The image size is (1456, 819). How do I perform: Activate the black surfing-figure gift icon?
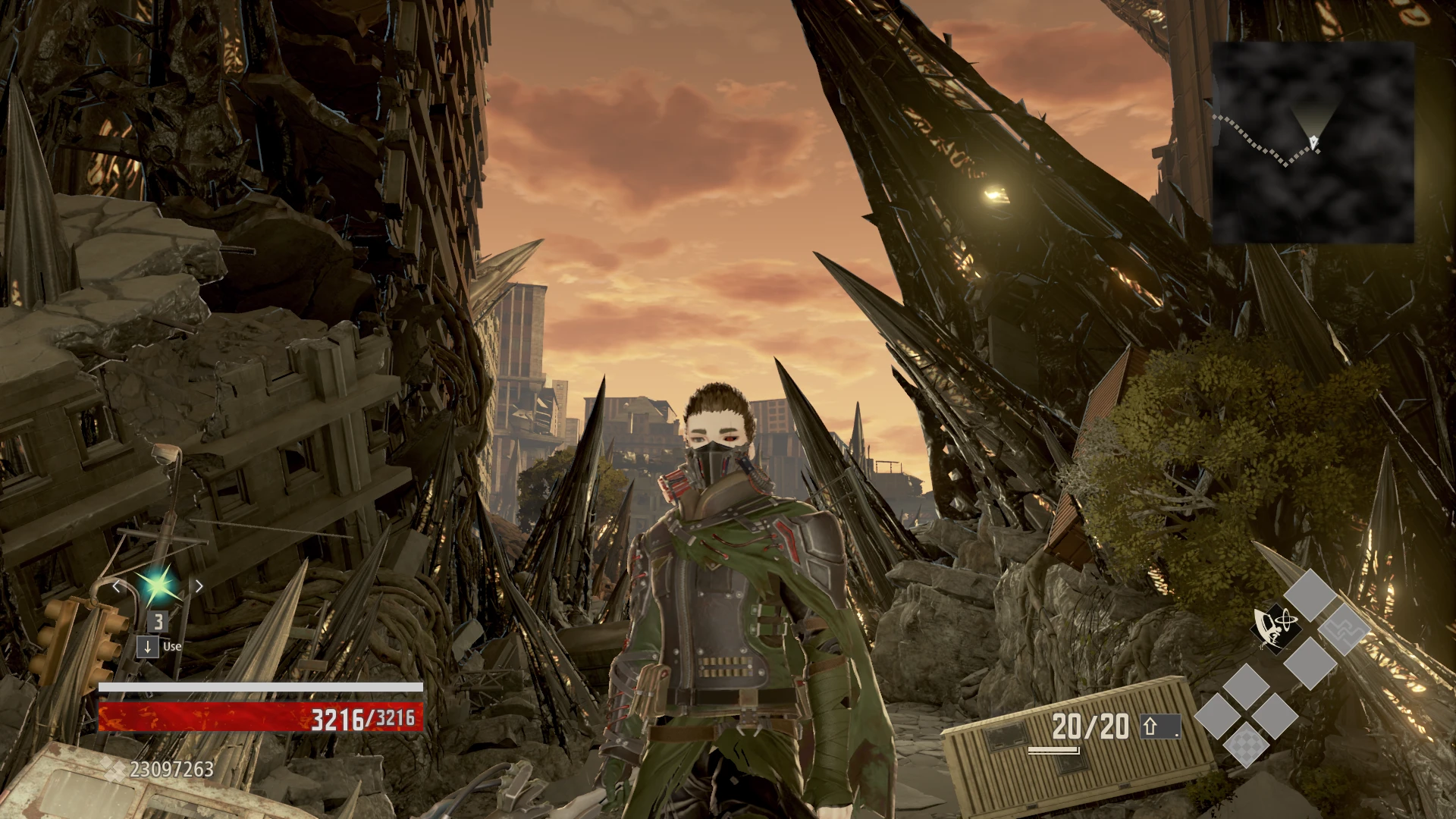(1275, 629)
